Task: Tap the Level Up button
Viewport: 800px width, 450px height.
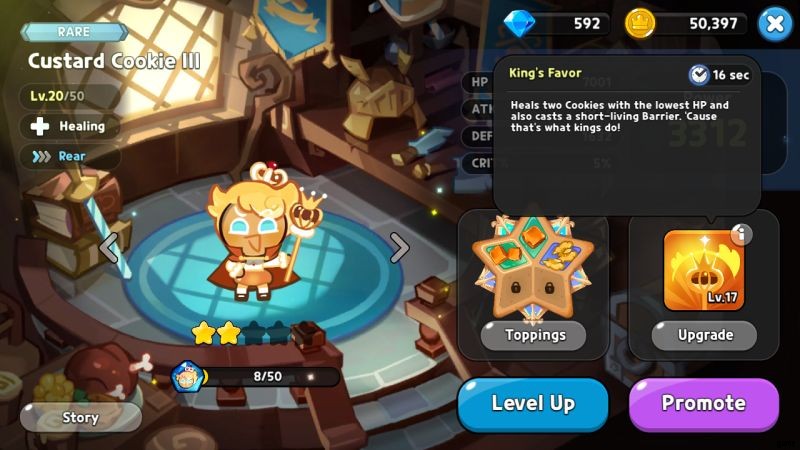Action: 532,404
